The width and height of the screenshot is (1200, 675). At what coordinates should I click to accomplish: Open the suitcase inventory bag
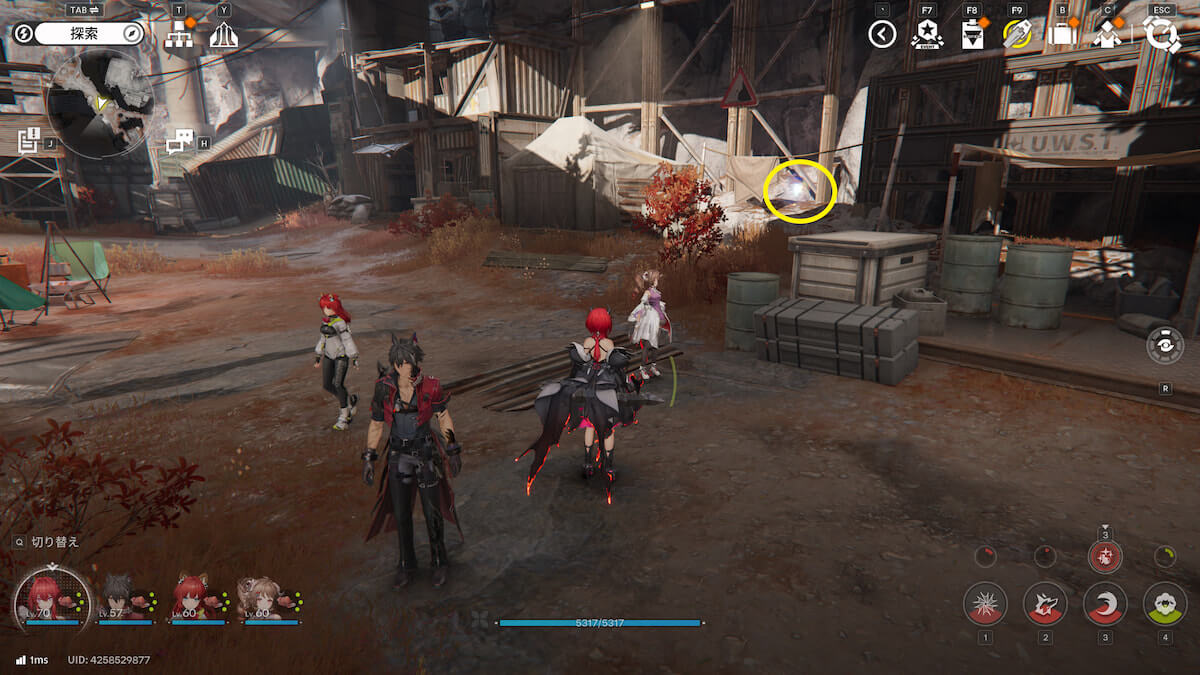click(x=1062, y=35)
